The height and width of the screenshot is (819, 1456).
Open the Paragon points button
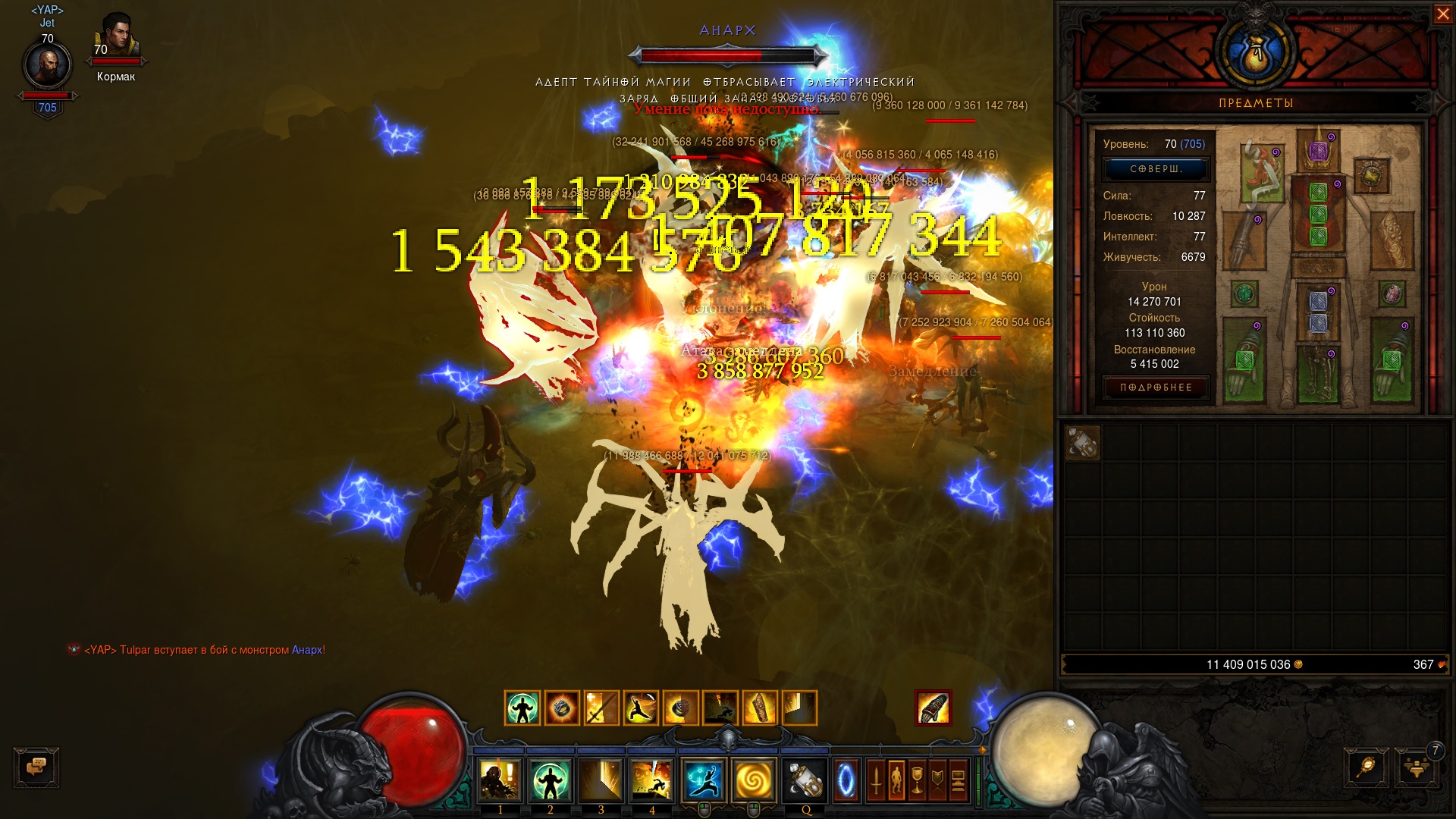click(x=1155, y=169)
